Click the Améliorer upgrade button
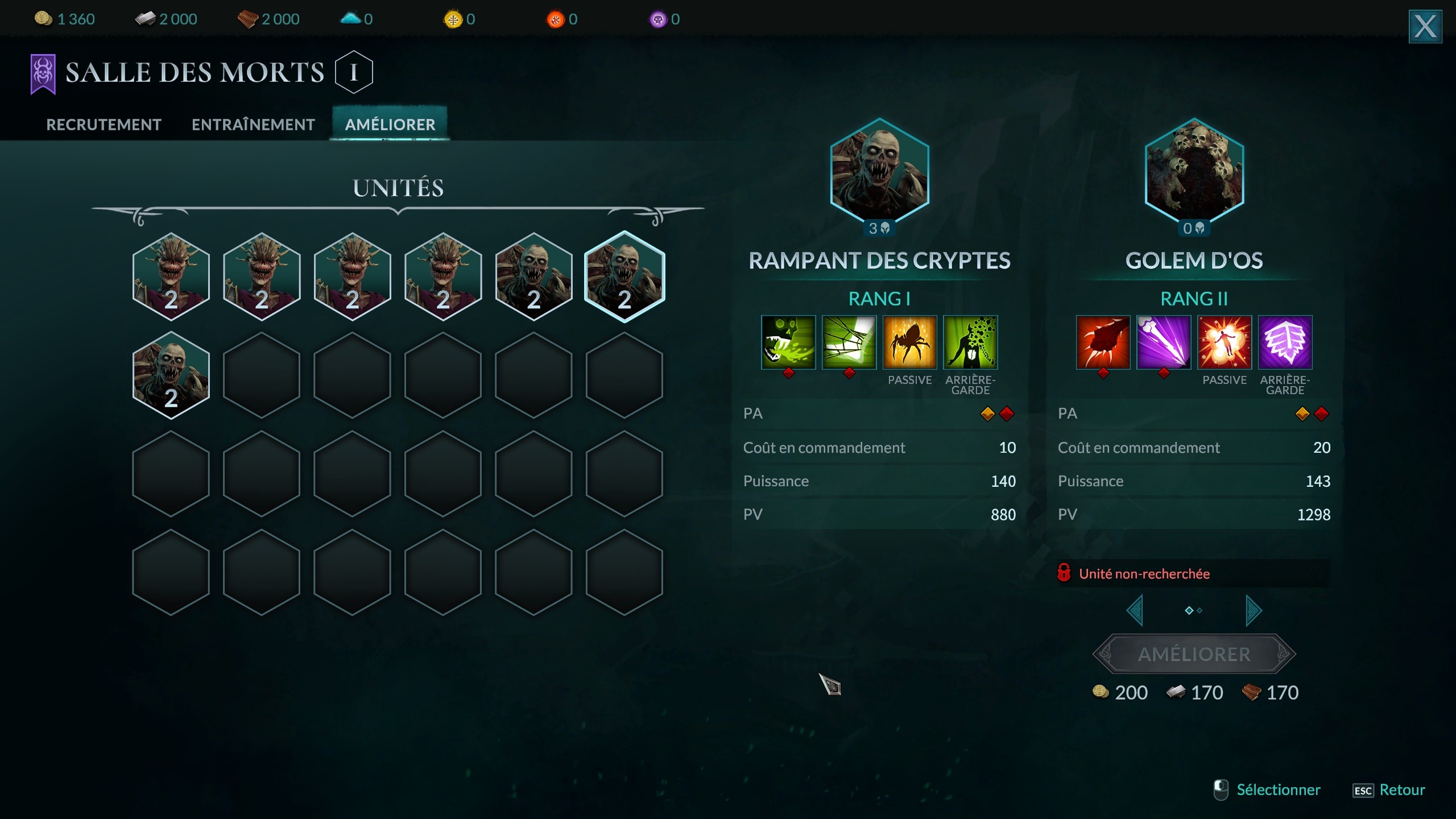Screen dimensions: 1456x819 pos(1194,654)
